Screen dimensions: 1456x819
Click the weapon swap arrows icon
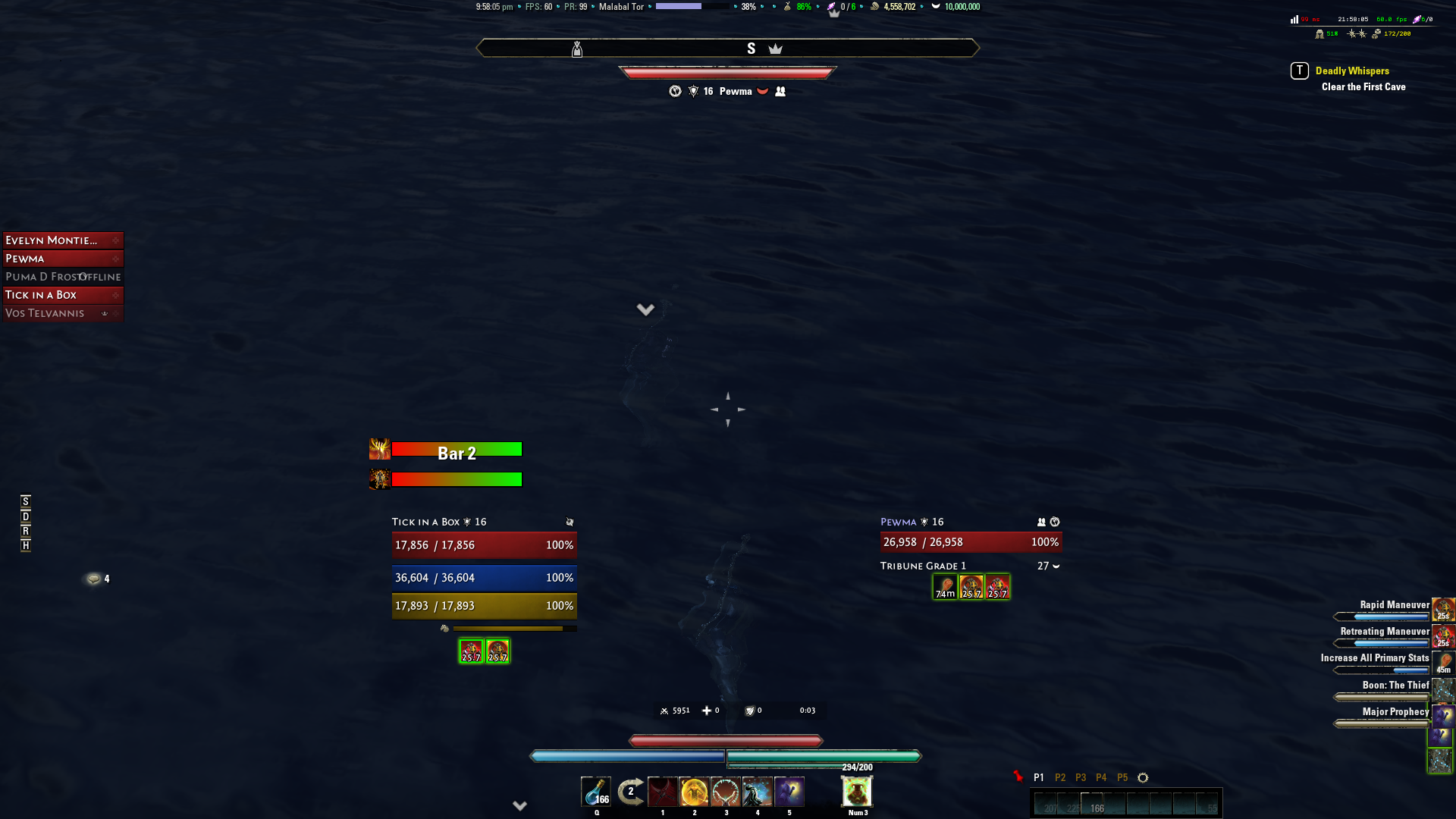point(630,791)
